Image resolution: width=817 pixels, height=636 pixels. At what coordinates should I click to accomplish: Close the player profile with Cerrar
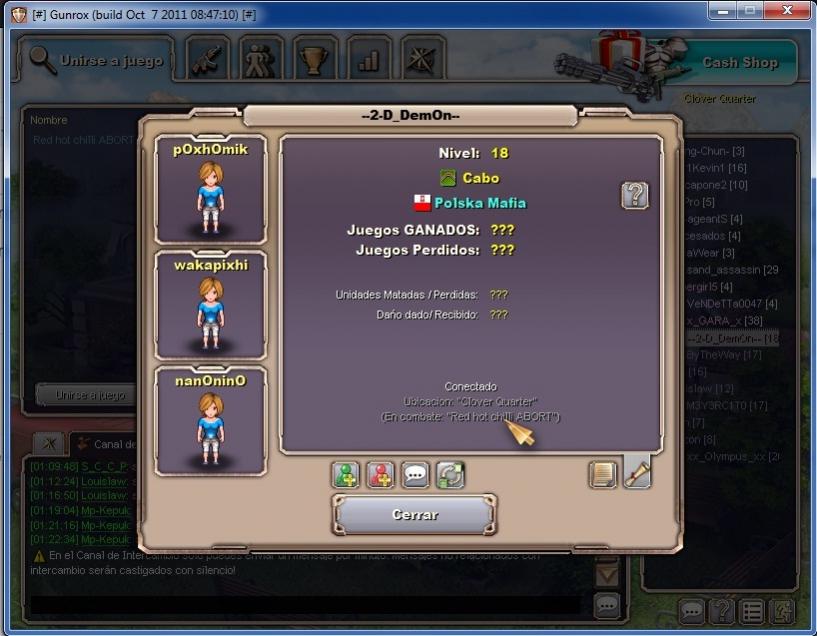[x=414, y=516]
